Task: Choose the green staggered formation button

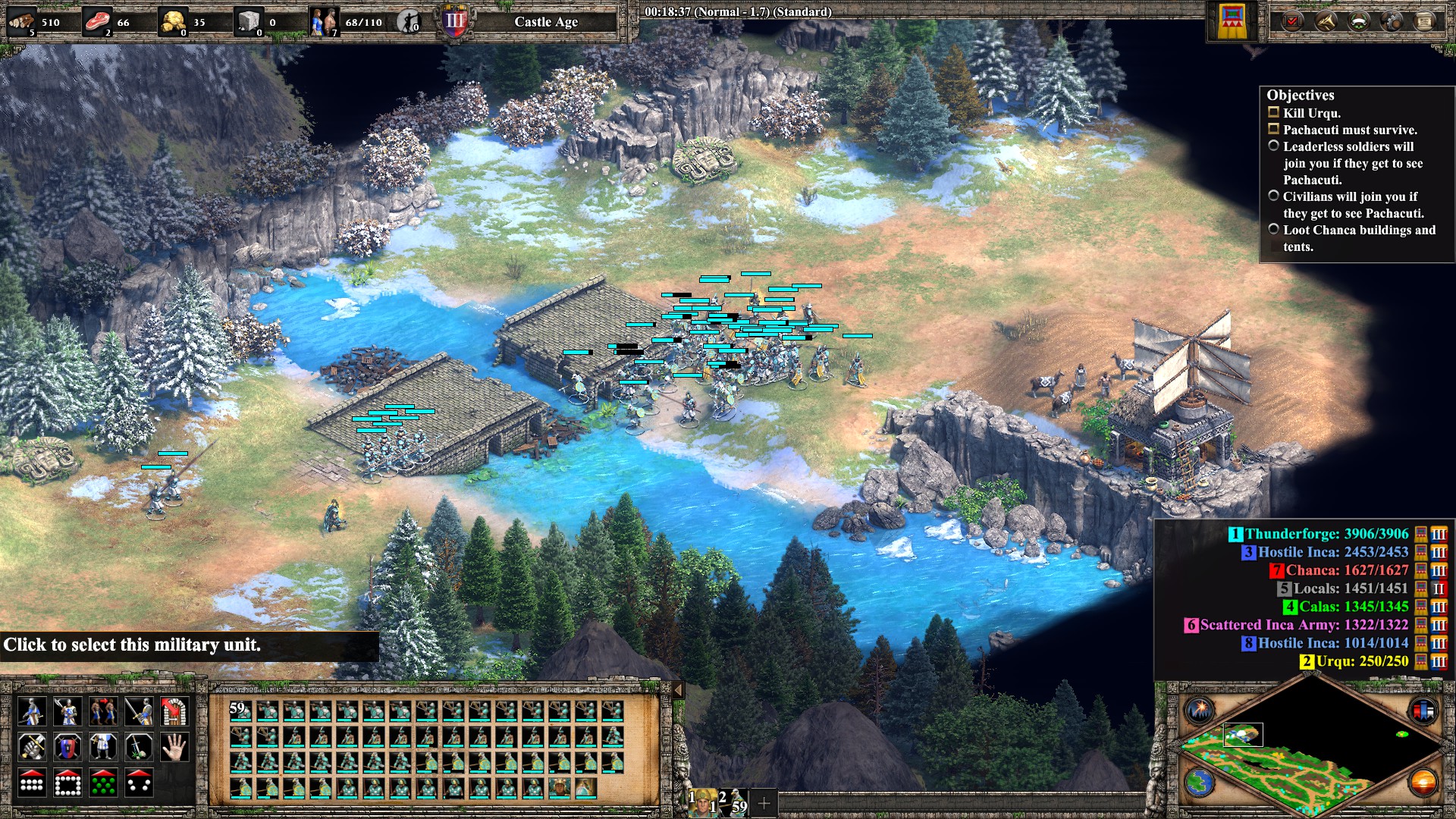Action: click(x=103, y=783)
